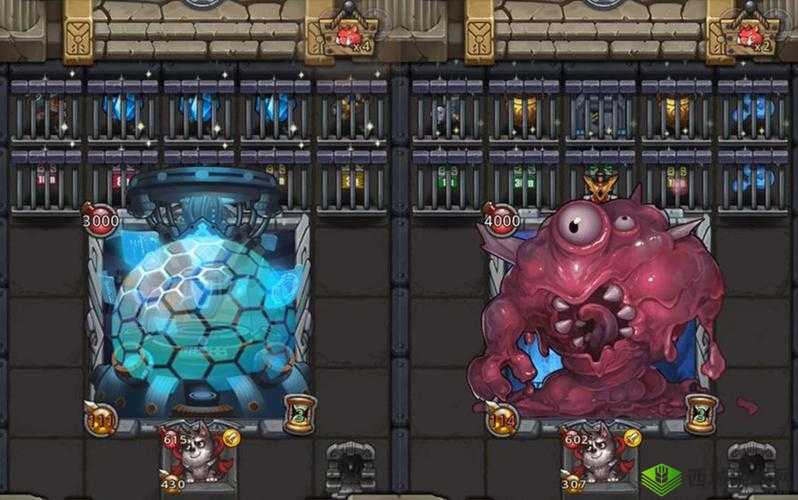The width and height of the screenshot is (798, 500).
Task: Open the hanging sign marked x2
Action: click(750, 40)
